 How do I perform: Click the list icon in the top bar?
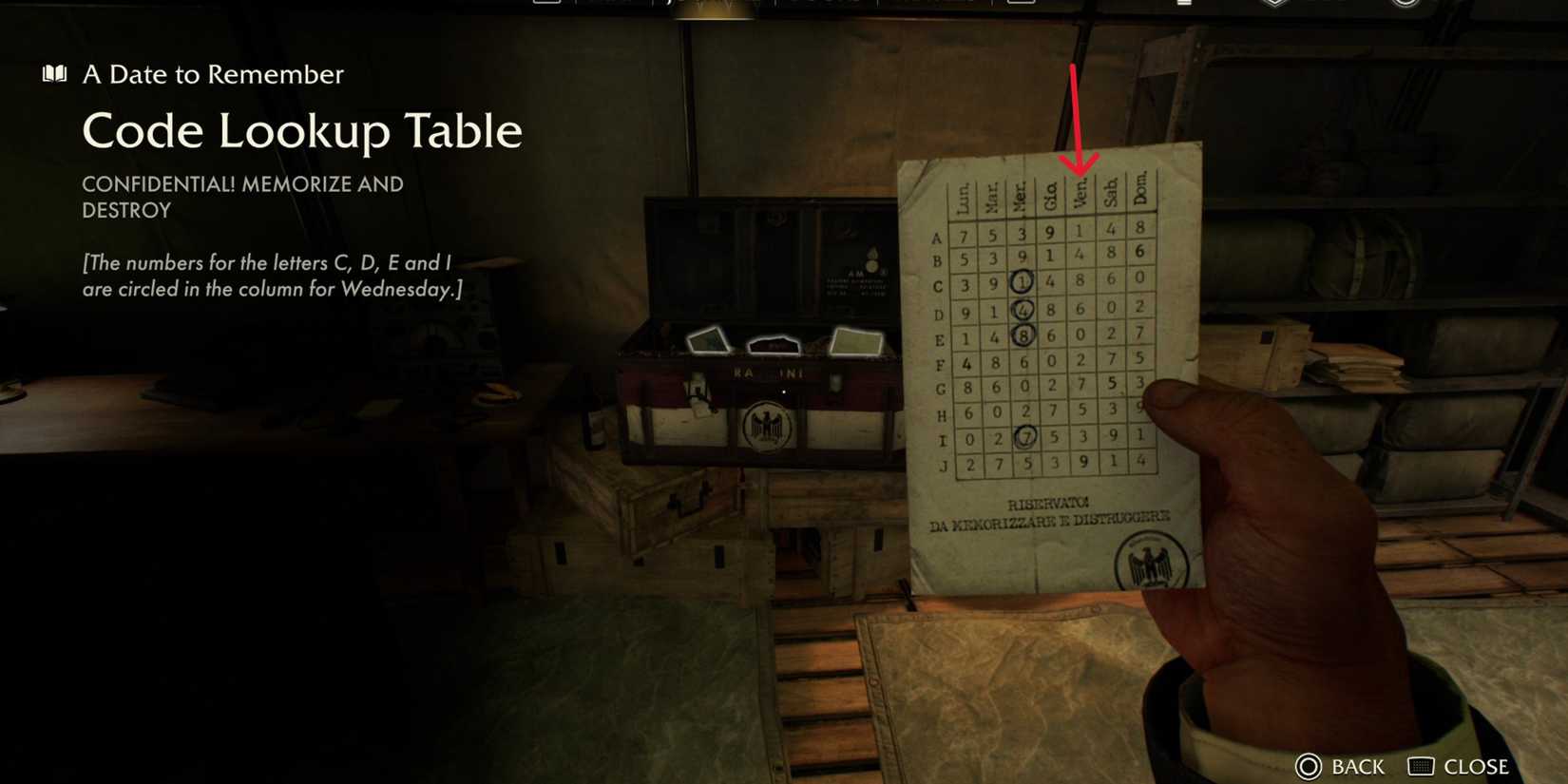1183,6
